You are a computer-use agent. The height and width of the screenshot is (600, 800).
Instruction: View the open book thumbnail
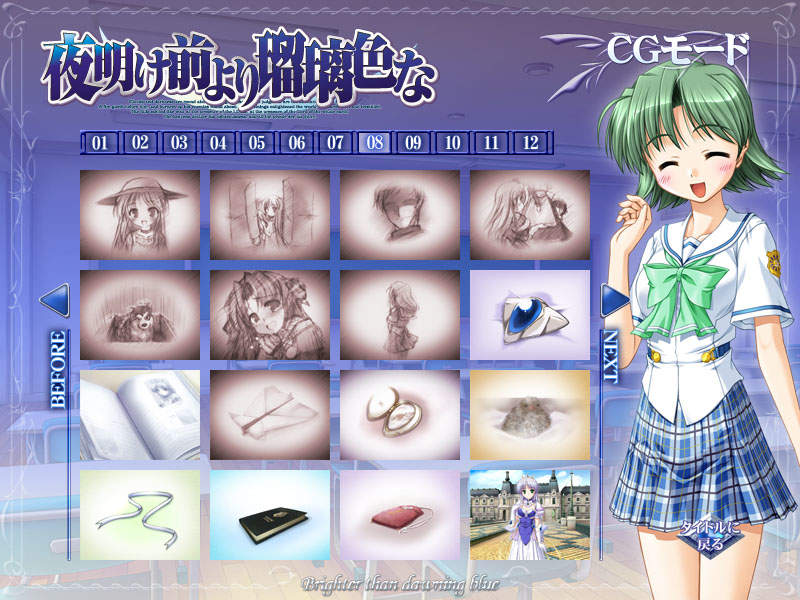[139, 415]
